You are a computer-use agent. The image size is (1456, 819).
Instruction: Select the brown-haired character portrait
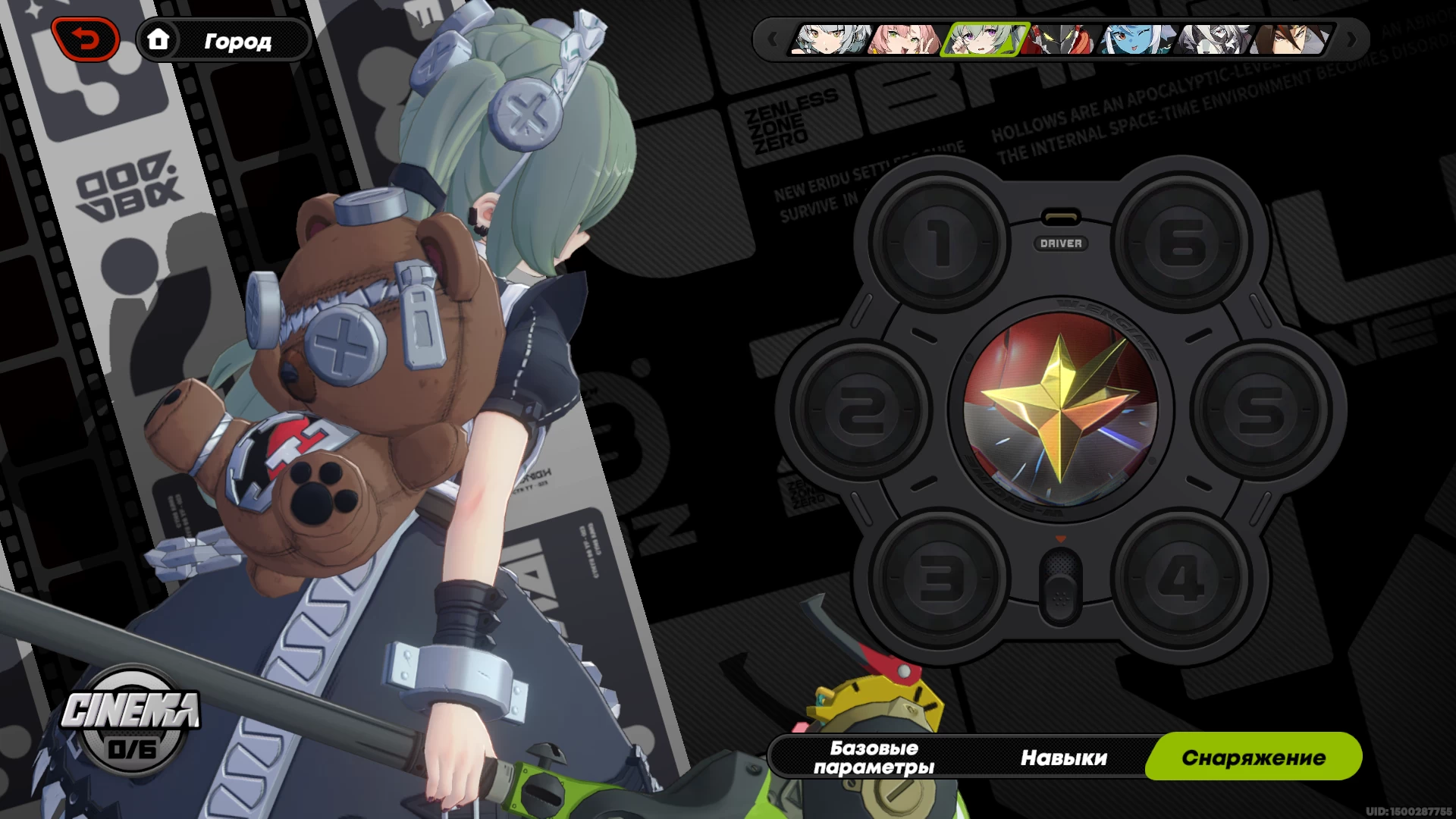pos(1291,39)
